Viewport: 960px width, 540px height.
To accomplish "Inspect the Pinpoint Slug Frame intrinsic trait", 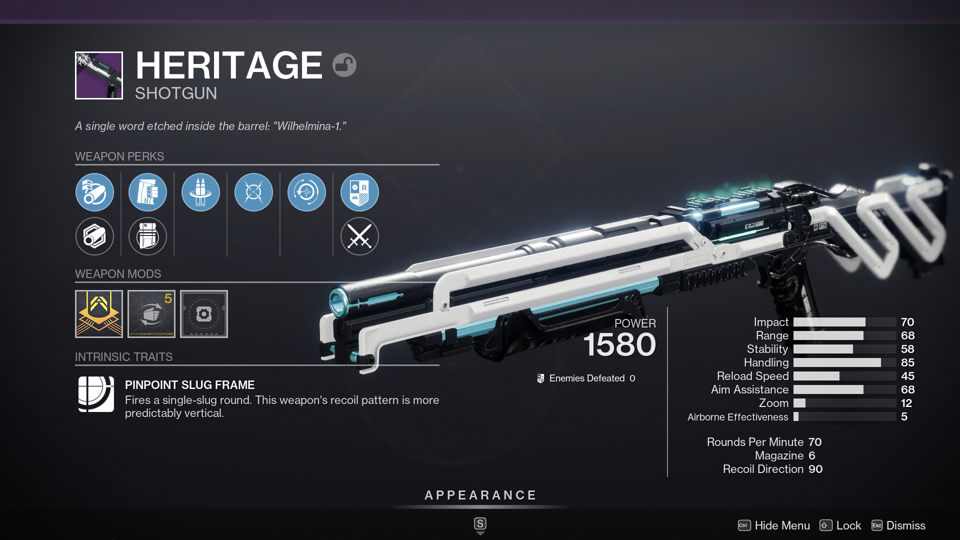I will pos(97,395).
